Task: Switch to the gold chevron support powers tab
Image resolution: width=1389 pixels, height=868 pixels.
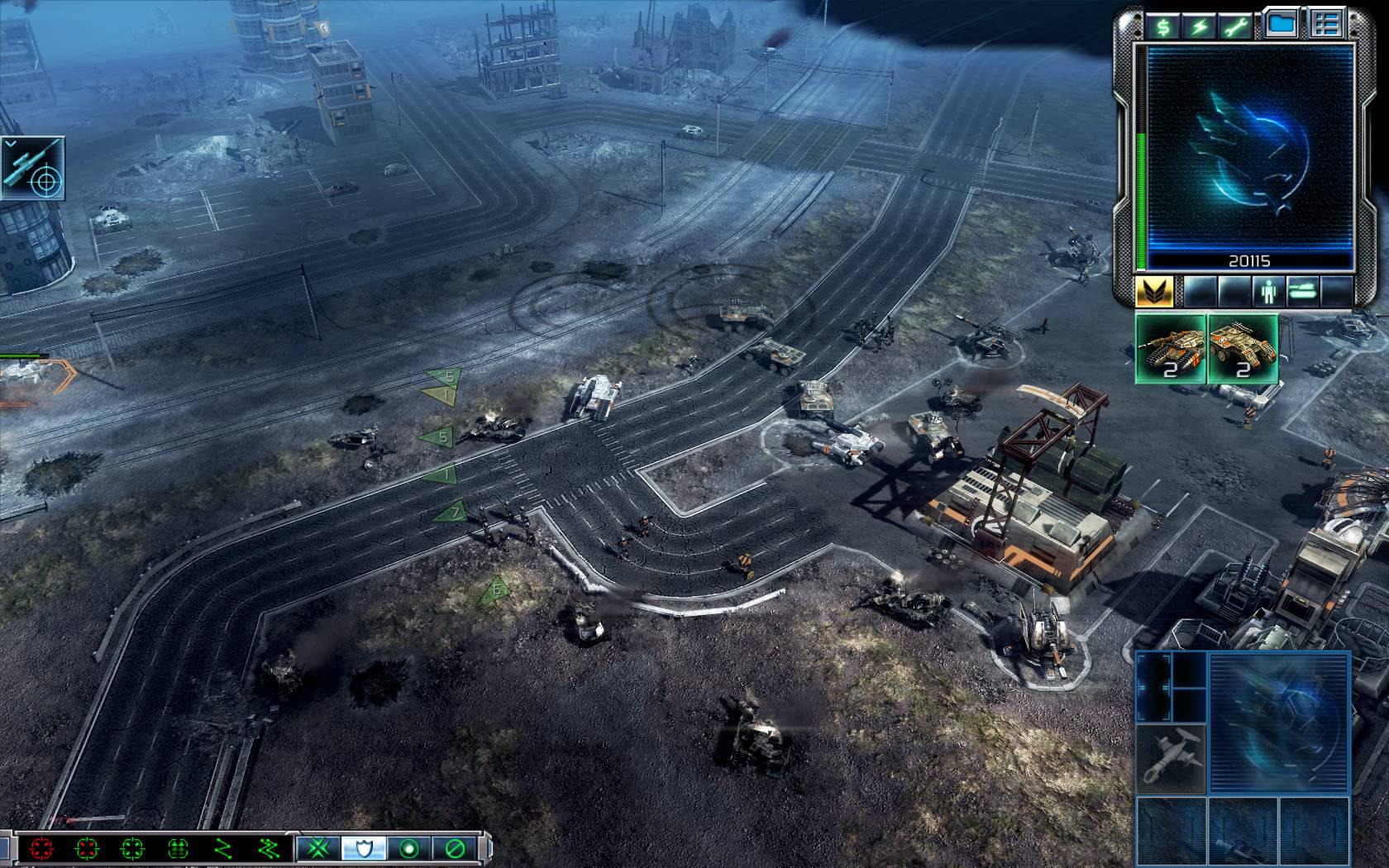Action: coord(1155,291)
